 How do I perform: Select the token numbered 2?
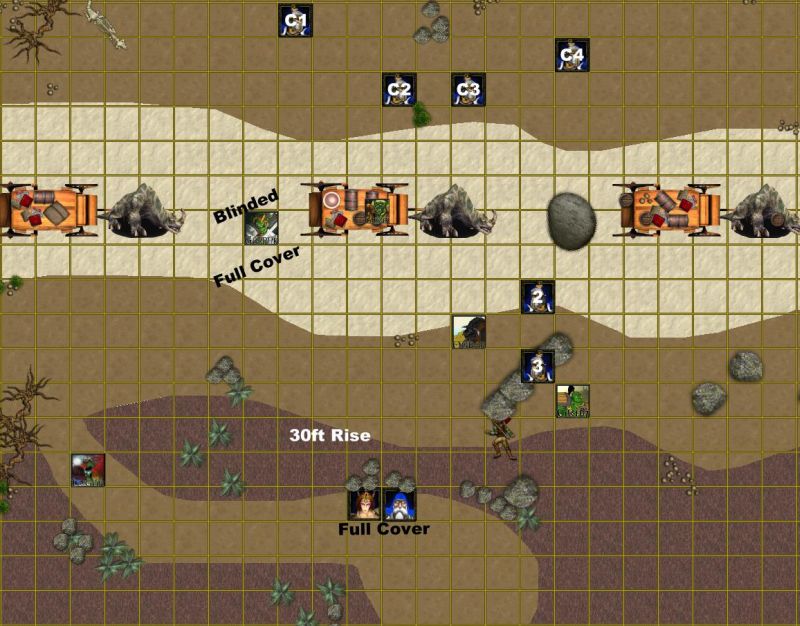point(538,297)
